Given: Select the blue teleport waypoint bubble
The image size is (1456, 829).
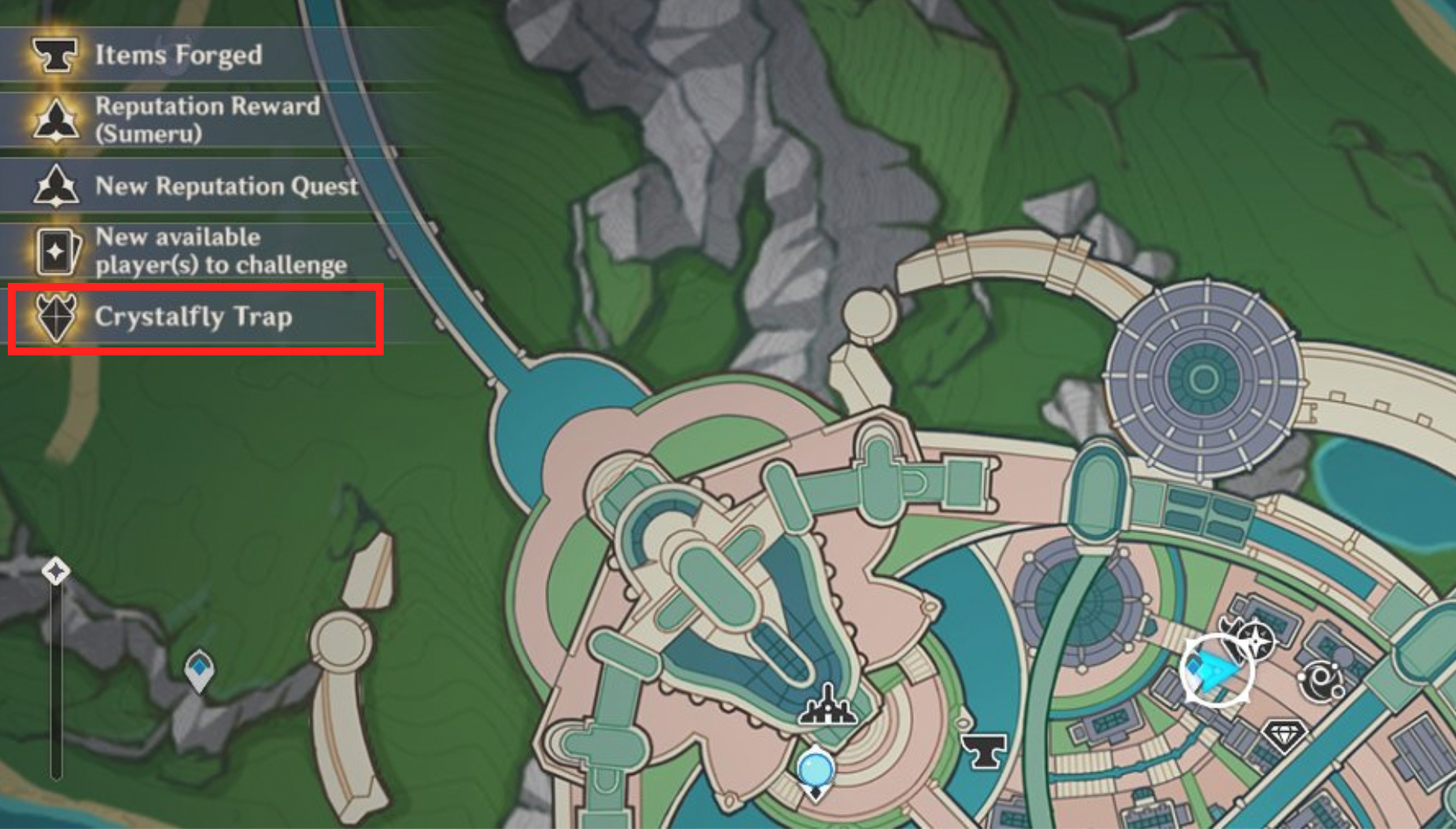Looking at the screenshot, I should [x=815, y=770].
